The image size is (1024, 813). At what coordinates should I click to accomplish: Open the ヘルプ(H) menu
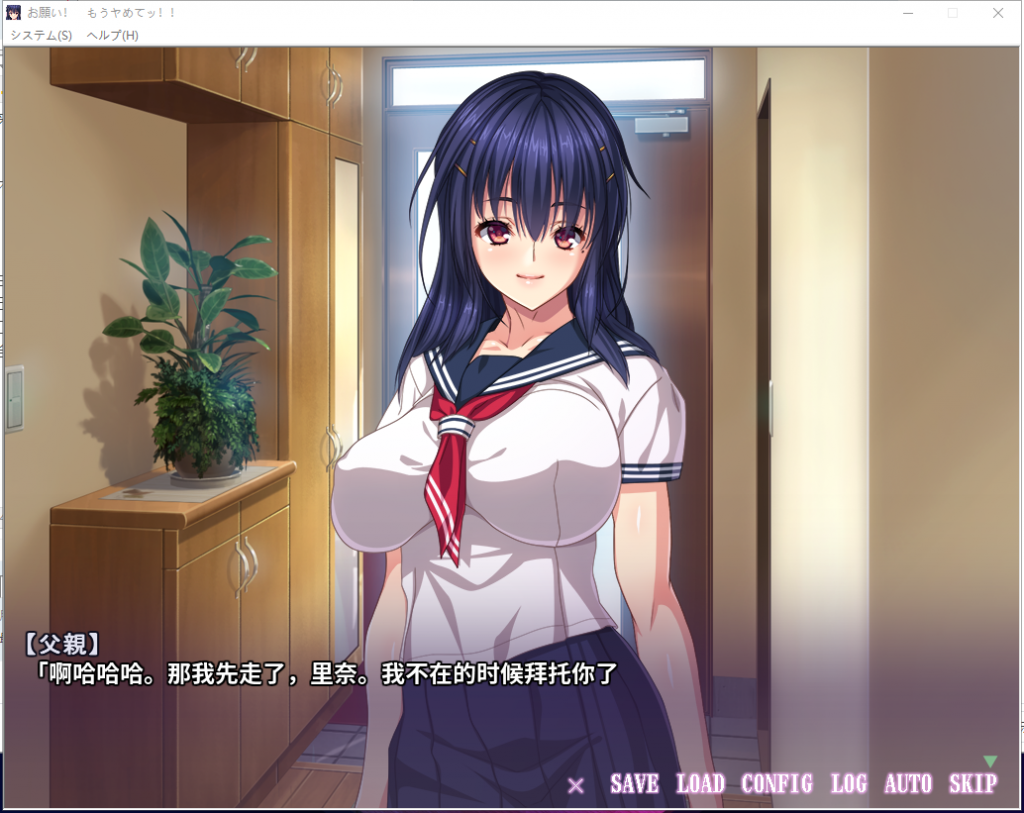click(112, 35)
